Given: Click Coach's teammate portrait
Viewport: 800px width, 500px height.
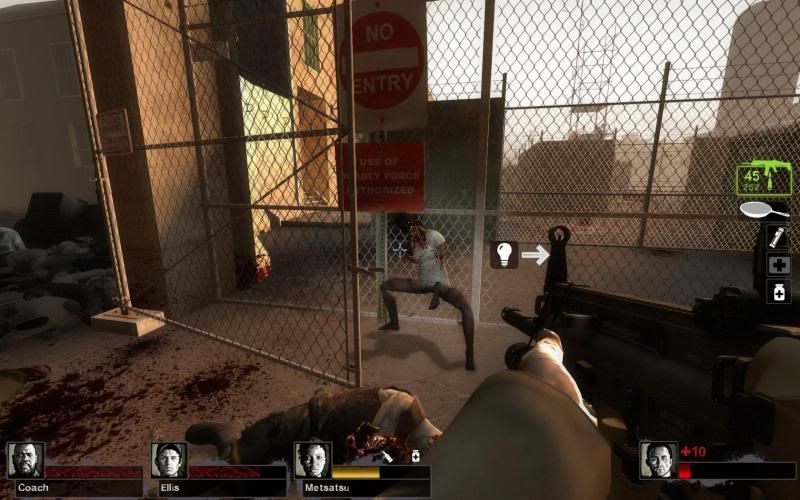Looking at the screenshot, I should [x=25, y=460].
